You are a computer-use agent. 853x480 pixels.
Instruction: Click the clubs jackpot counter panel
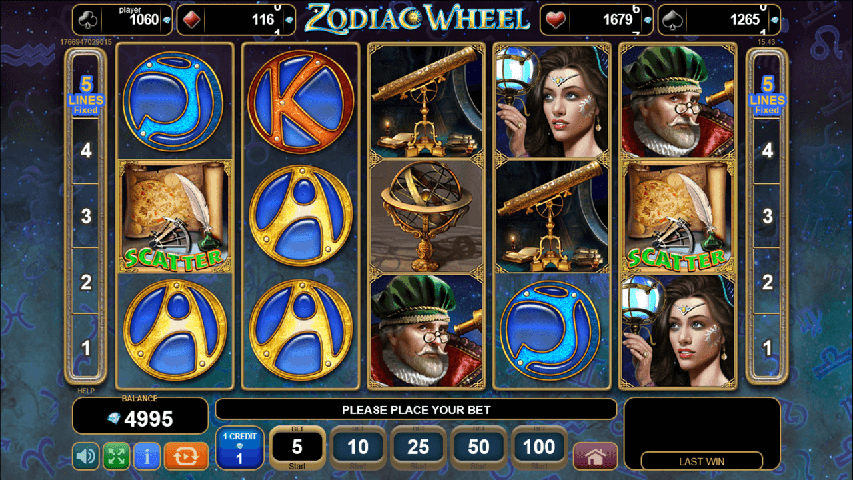click(119, 19)
